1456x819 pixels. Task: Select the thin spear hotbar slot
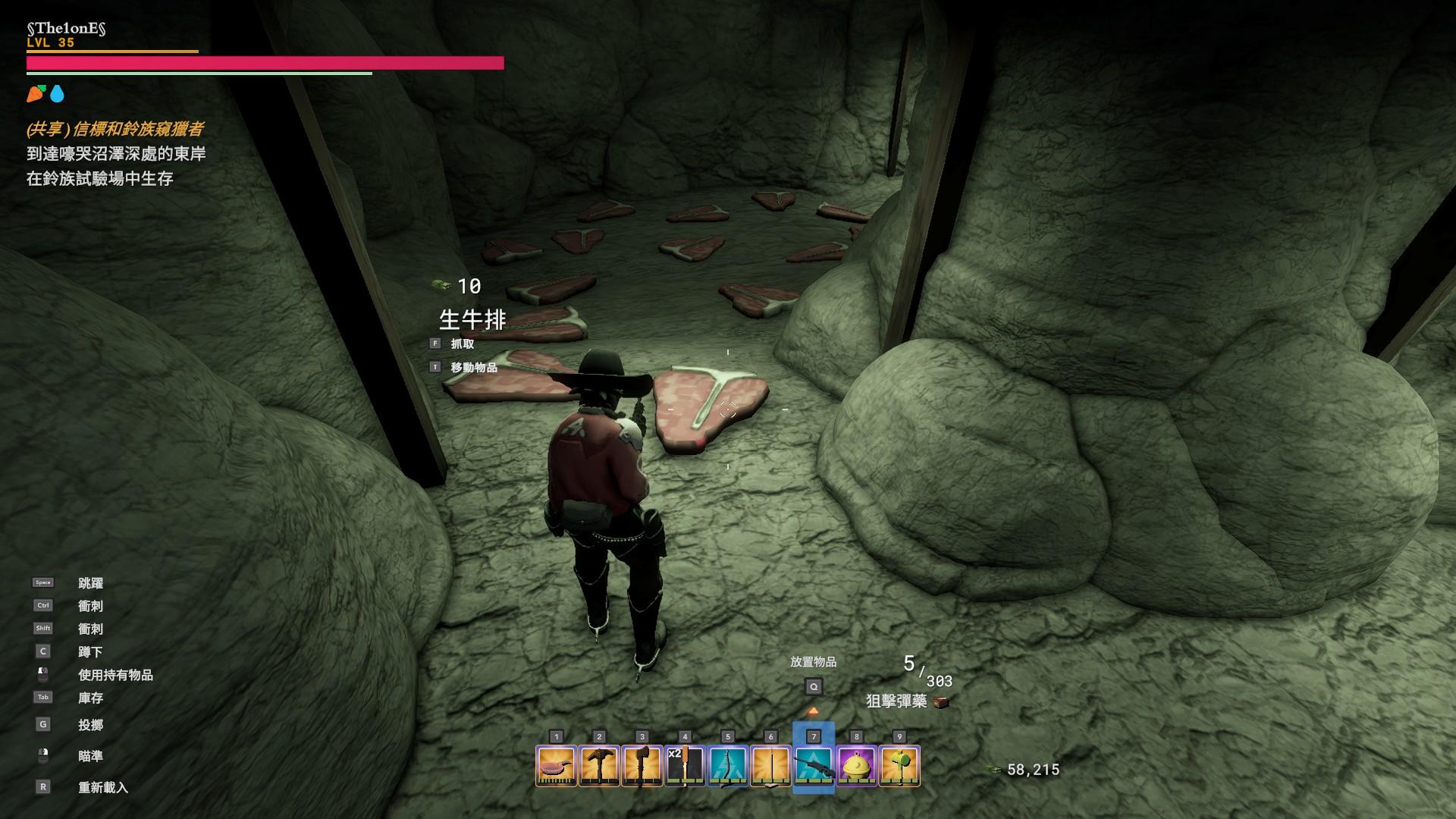770,766
